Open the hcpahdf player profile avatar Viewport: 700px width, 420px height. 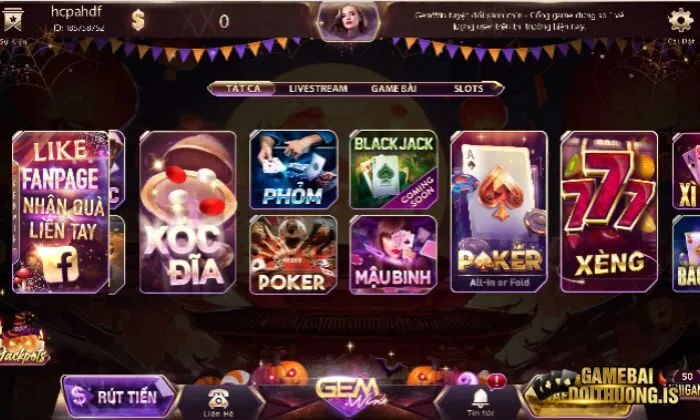[16, 20]
